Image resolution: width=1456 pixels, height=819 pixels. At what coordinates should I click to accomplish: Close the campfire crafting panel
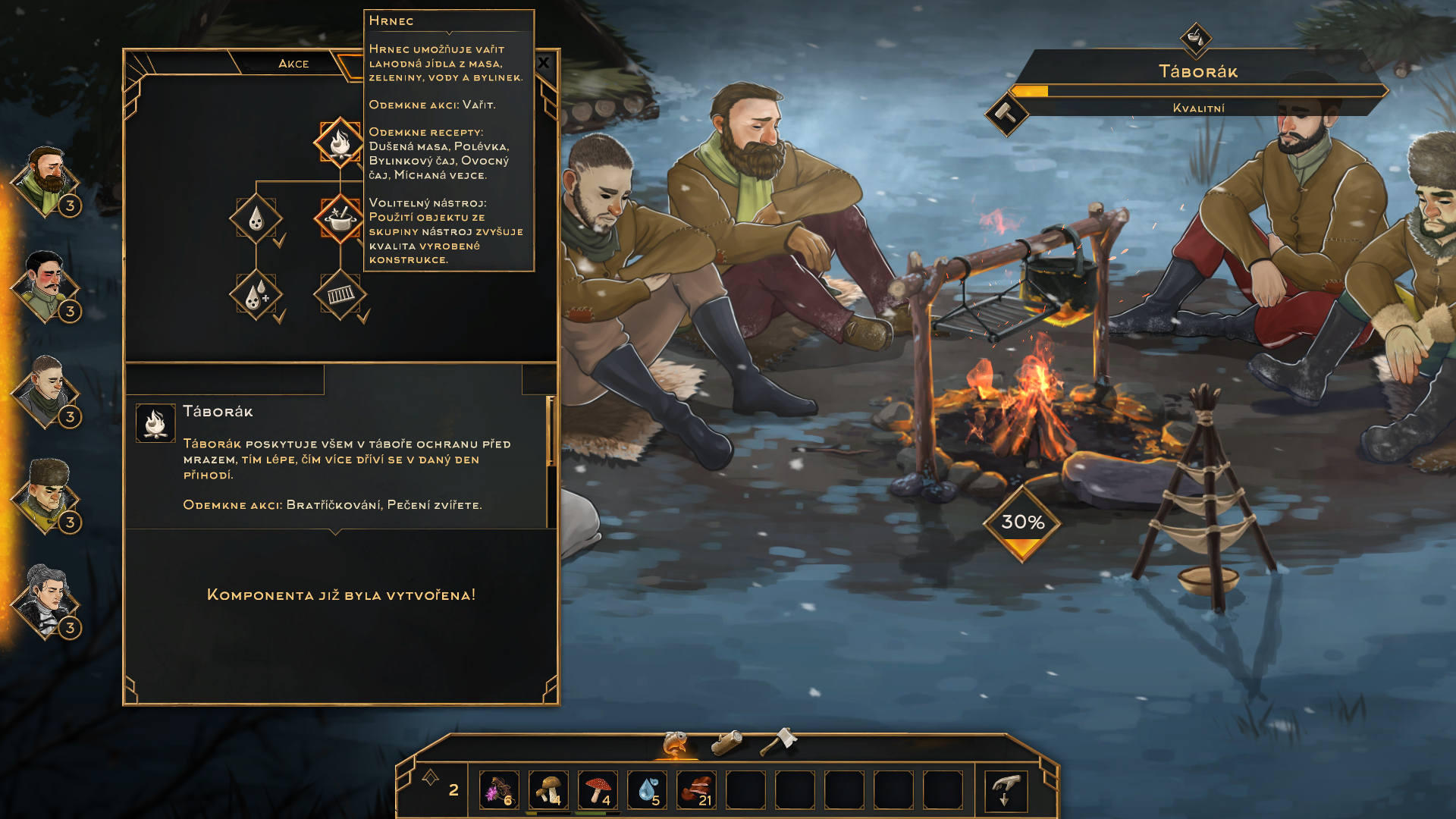(x=544, y=63)
